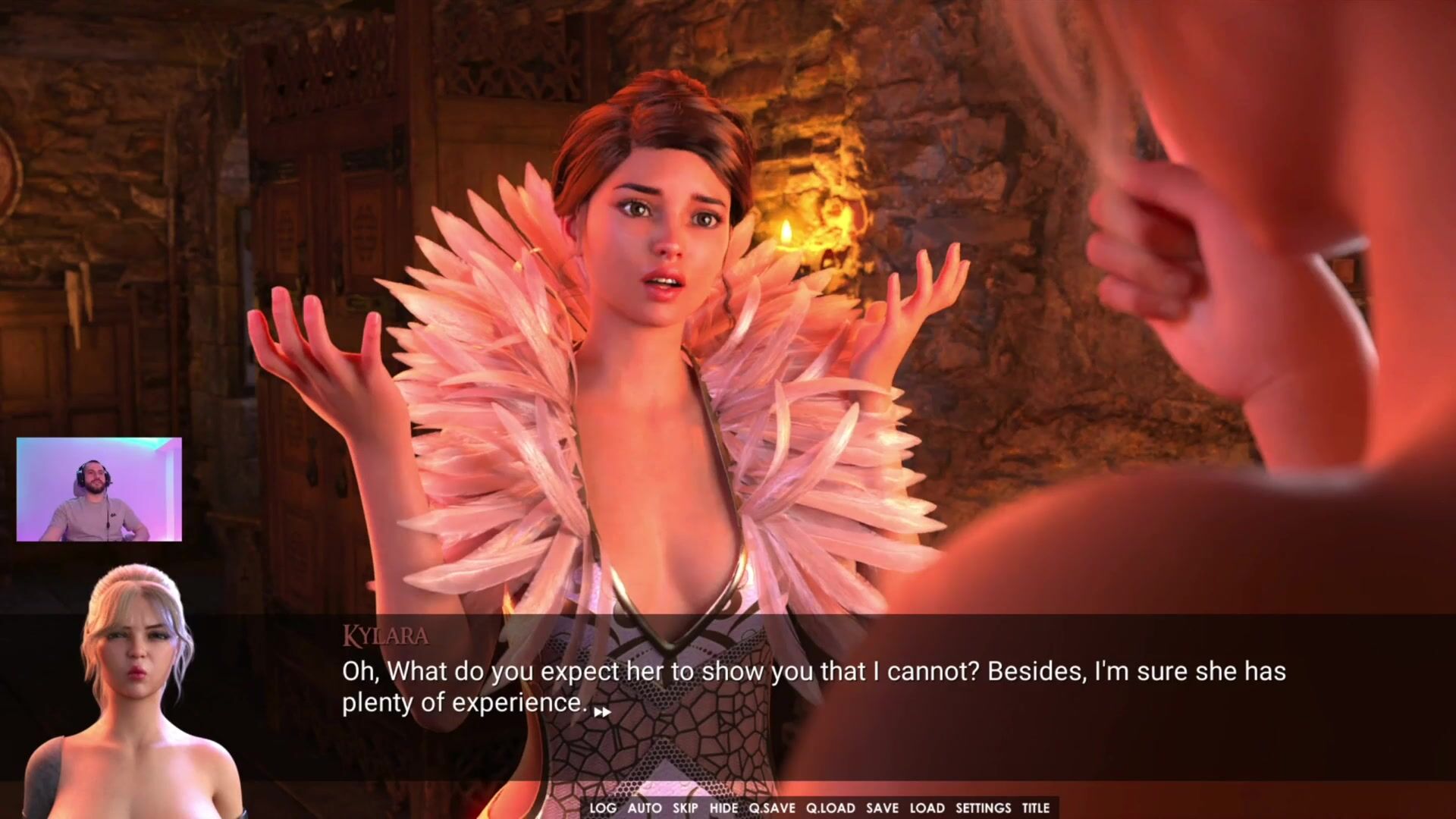Viewport: 1456px width, 819px height.
Task: Open the dialogue LOG
Action: coord(603,808)
